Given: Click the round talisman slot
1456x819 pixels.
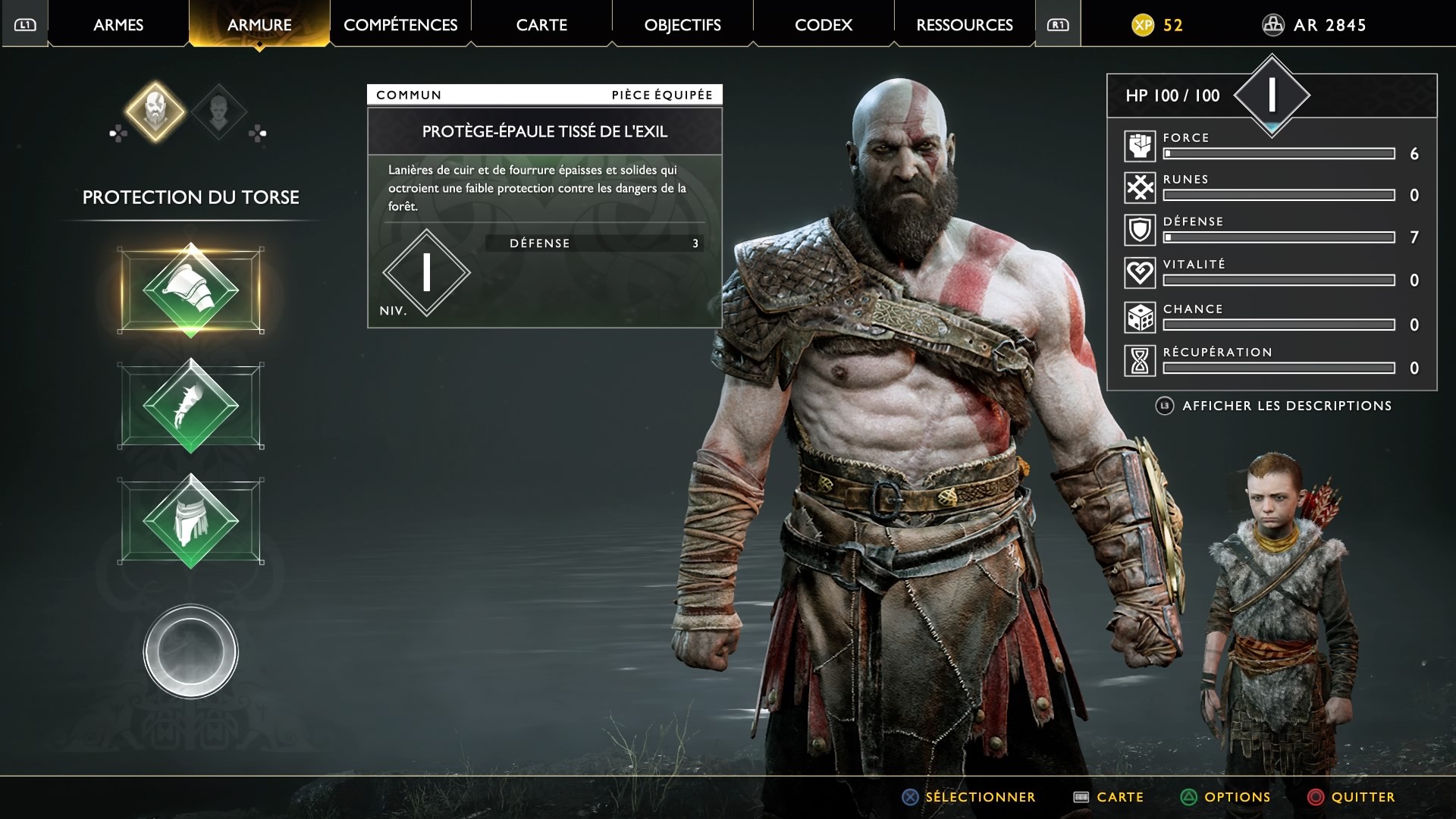Looking at the screenshot, I should click(191, 651).
